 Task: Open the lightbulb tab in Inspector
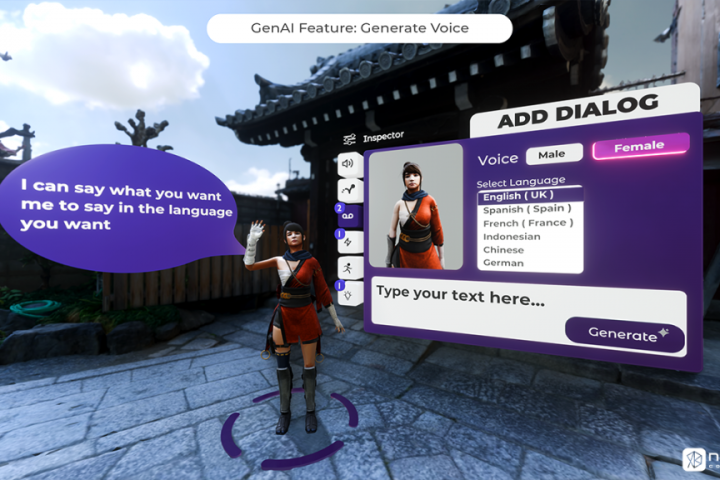(x=348, y=293)
